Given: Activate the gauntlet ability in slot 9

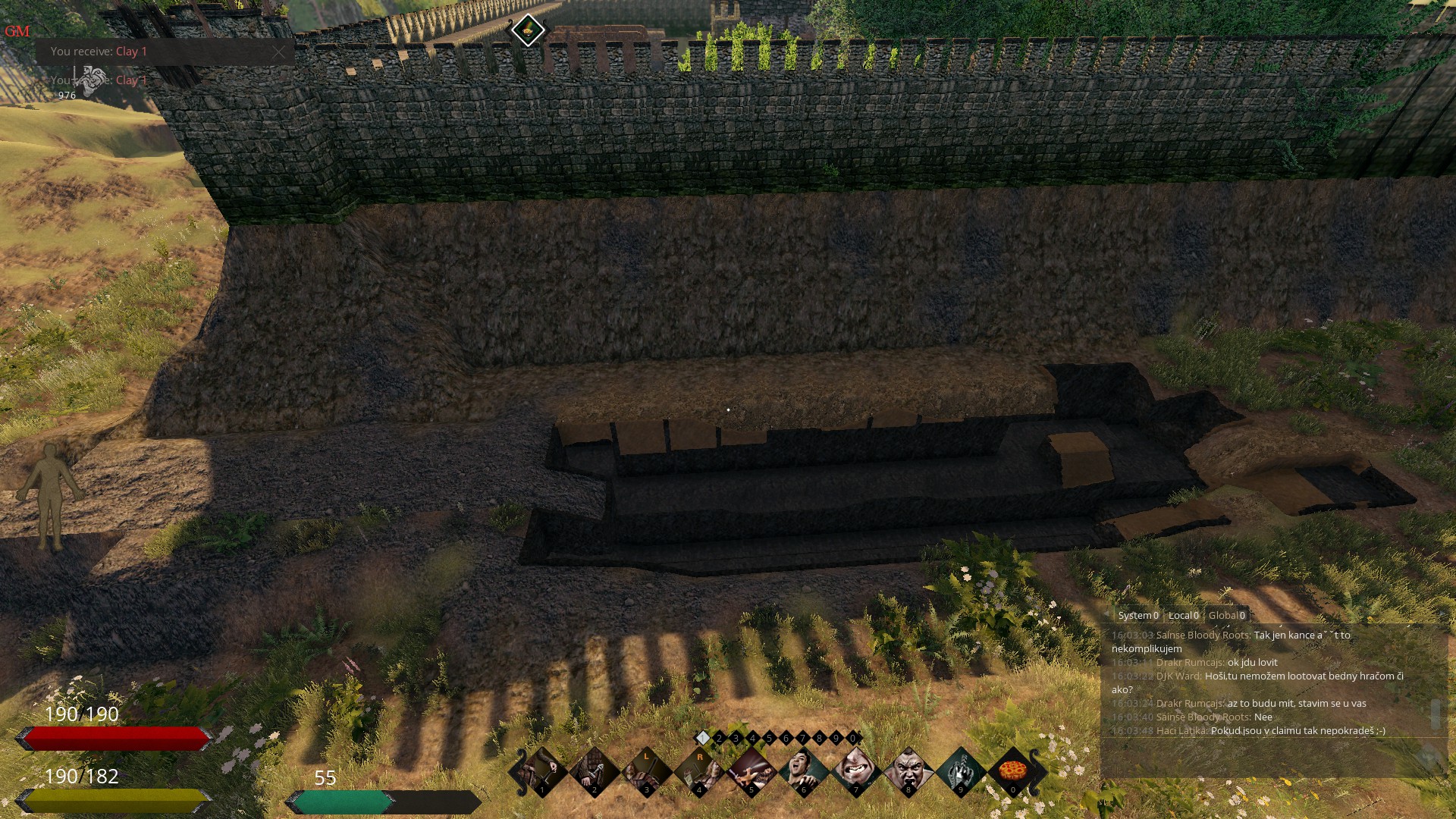Looking at the screenshot, I should click(960, 771).
